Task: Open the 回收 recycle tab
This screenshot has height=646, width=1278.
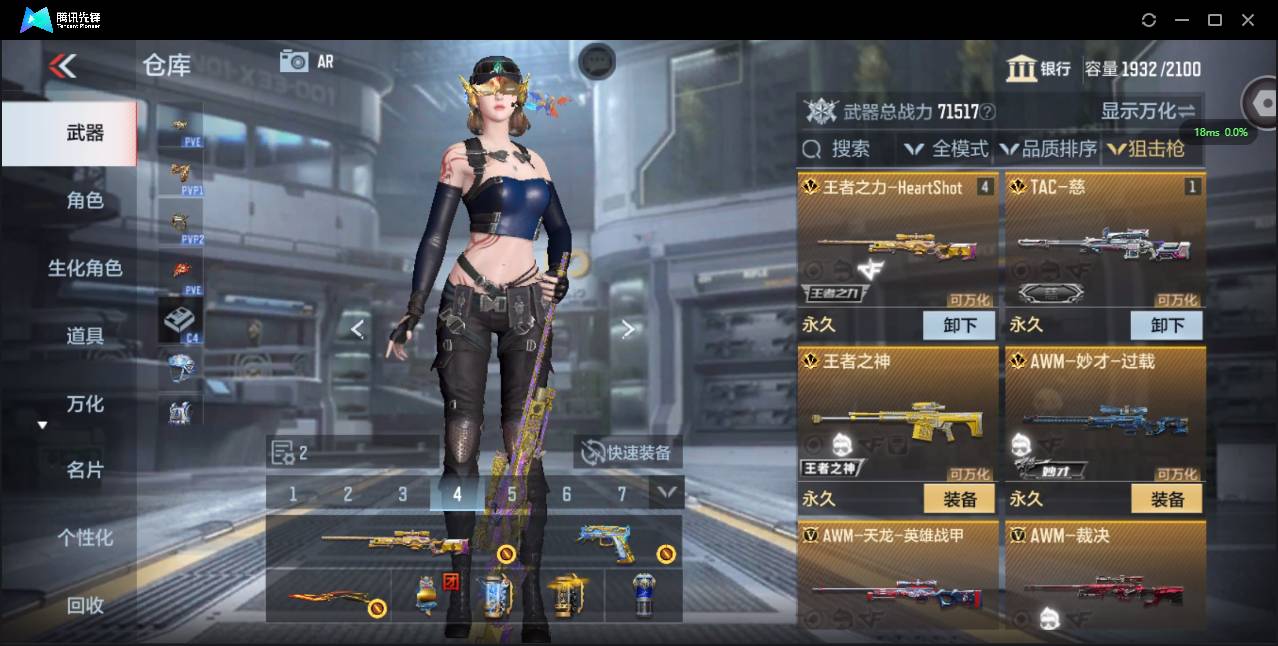Action: (84, 605)
